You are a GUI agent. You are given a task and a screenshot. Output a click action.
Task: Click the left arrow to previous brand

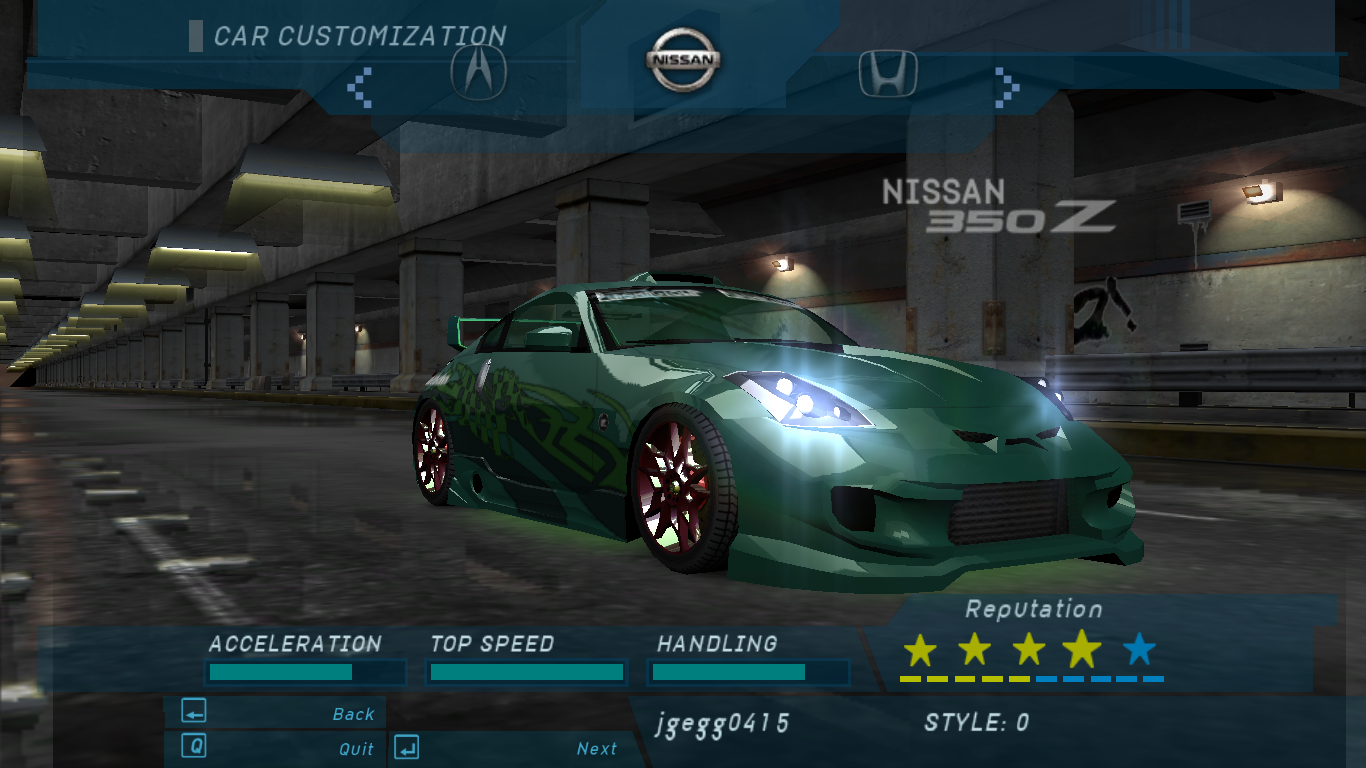[359, 87]
